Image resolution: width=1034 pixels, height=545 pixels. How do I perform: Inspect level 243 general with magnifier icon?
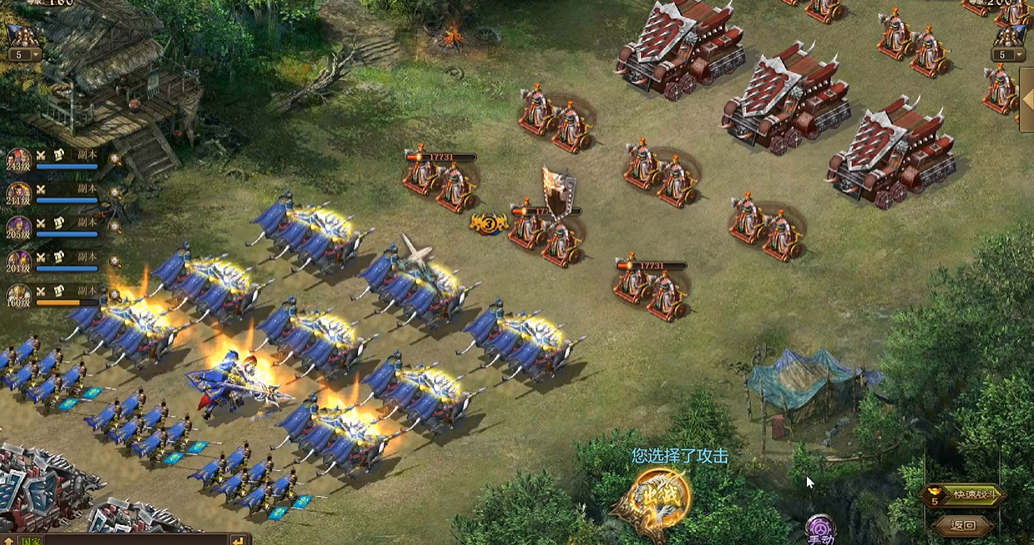point(115,159)
